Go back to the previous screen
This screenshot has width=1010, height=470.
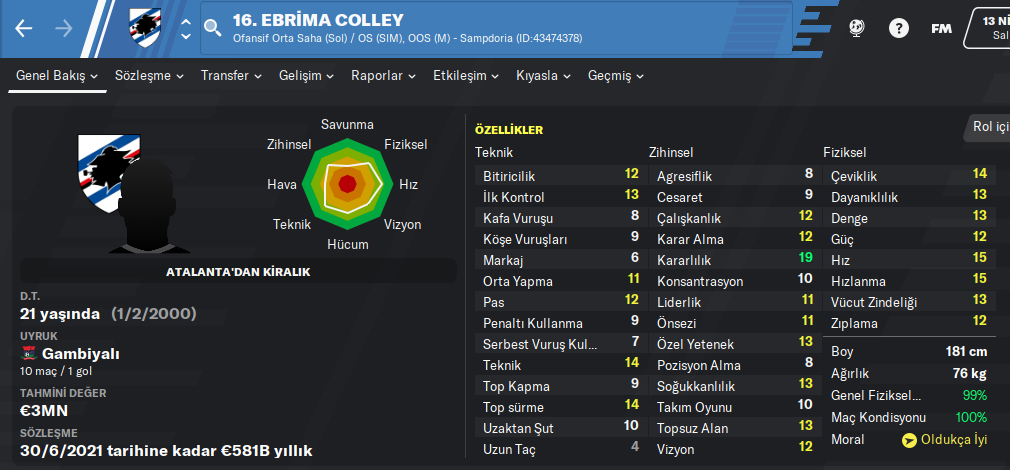(24, 28)
